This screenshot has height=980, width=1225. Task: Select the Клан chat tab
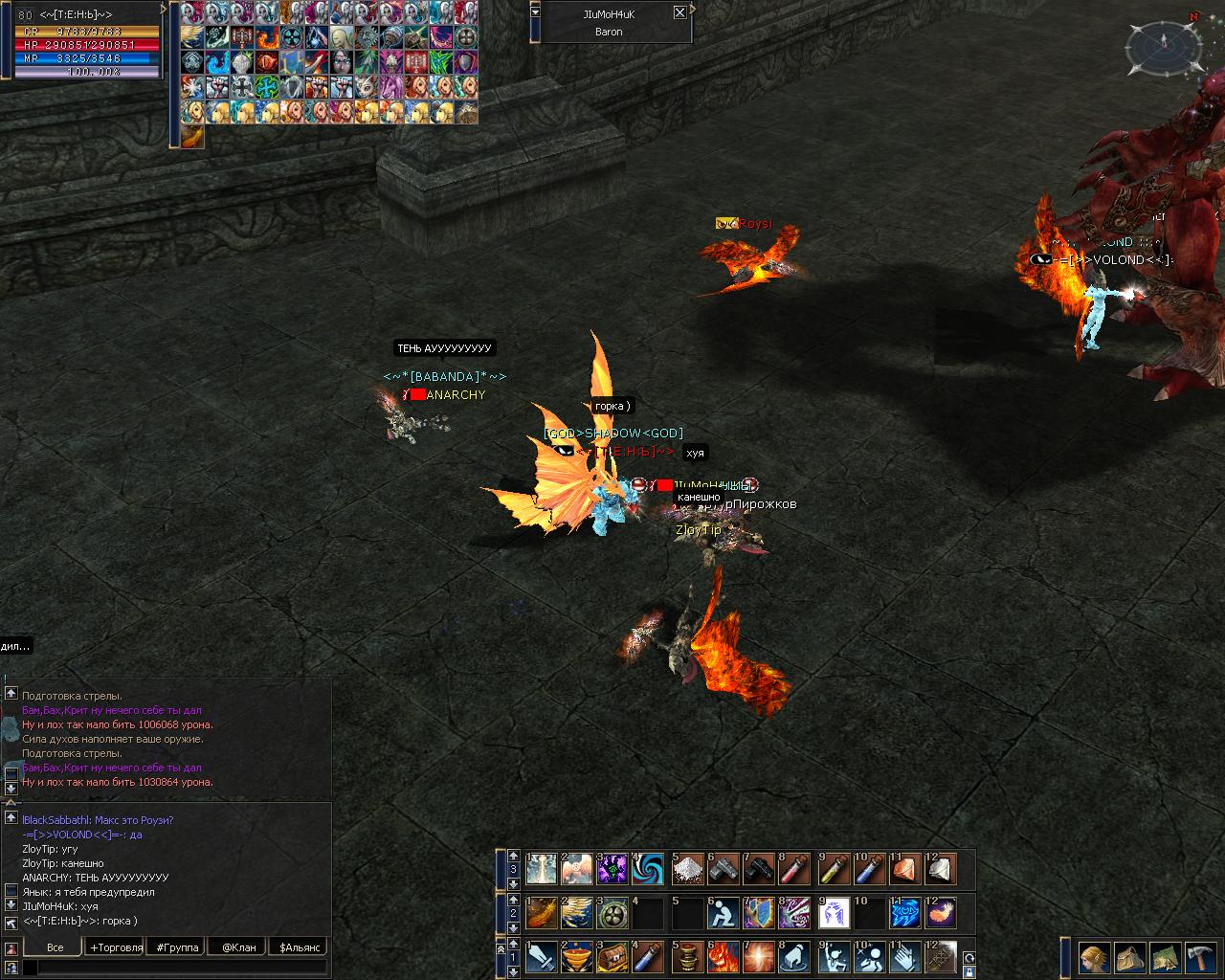click(238, 947)
